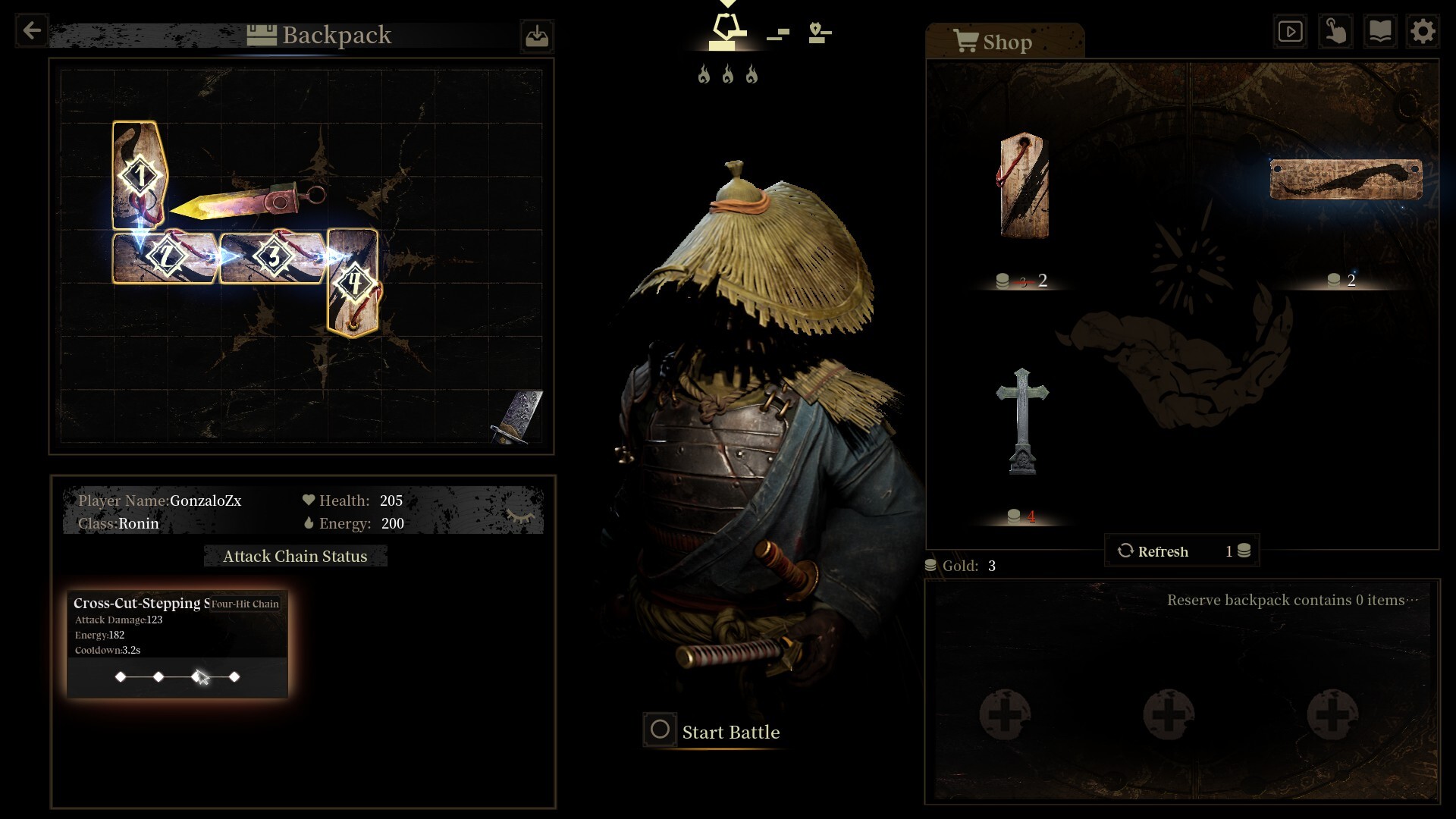Select the attack tile numbered 3
Viewport: 1456px width, 819px height.
point(273,258)
